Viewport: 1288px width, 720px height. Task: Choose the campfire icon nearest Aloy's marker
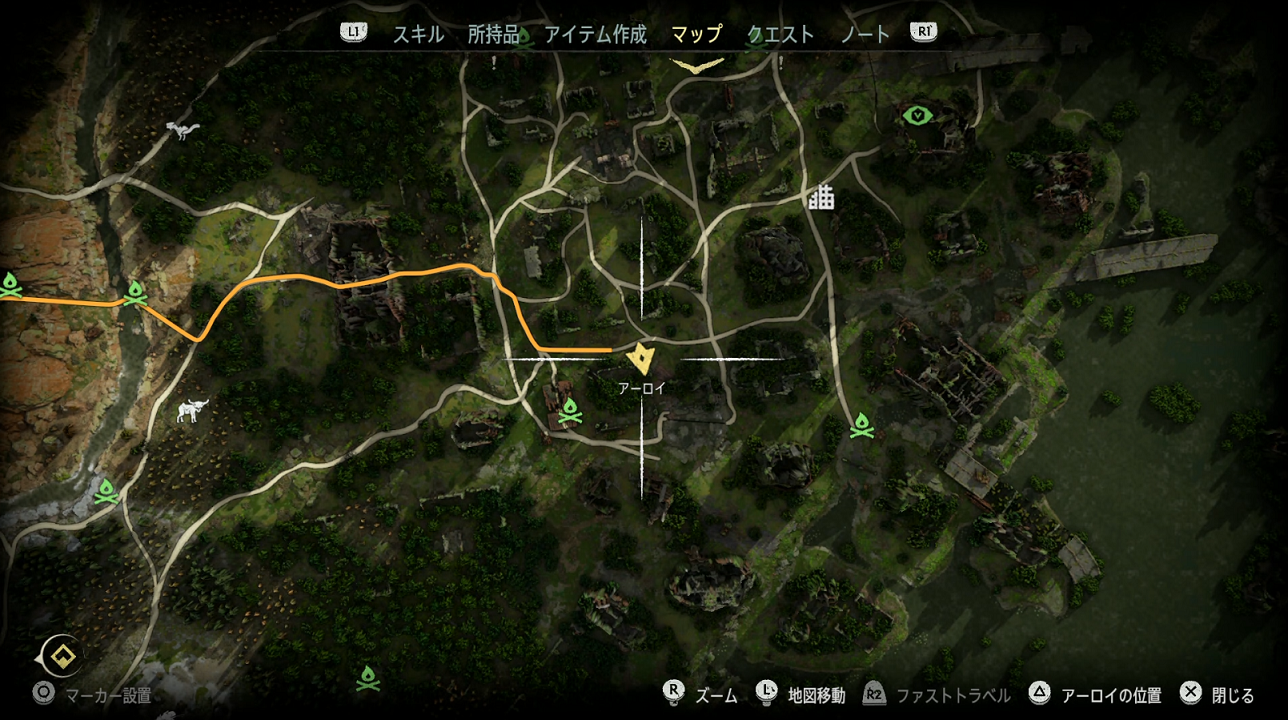(571, 410)
